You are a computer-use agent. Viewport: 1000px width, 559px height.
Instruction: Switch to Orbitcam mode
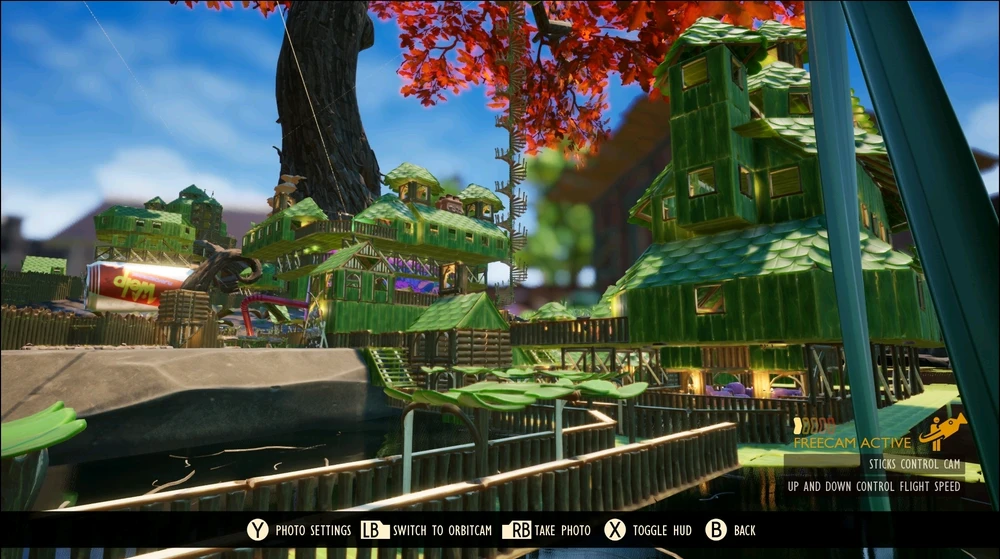click(427, 530)
